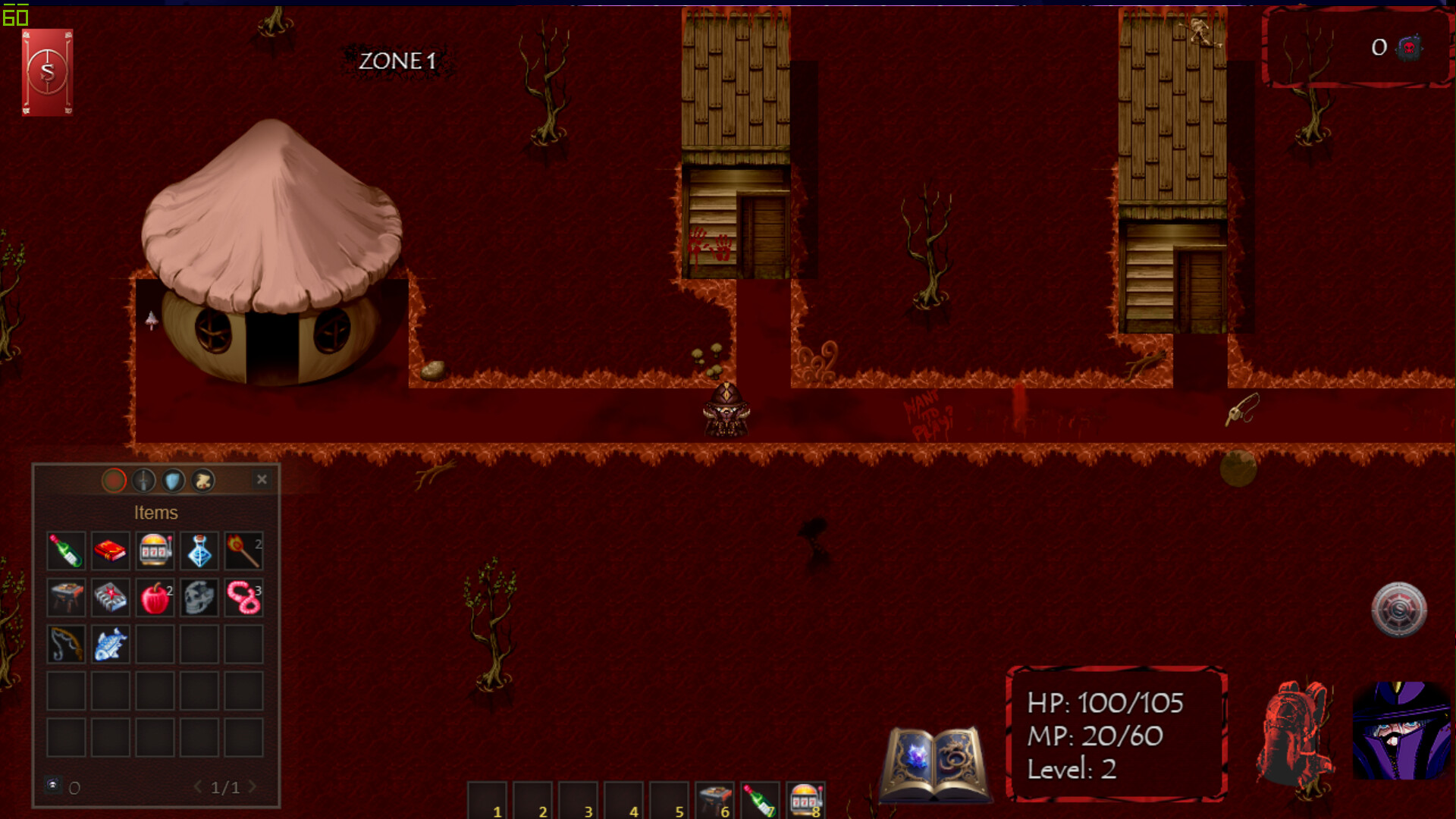Activate the red orb Items tab
The width and height of the screenshot is (1456, 819).
coord(114,480)
